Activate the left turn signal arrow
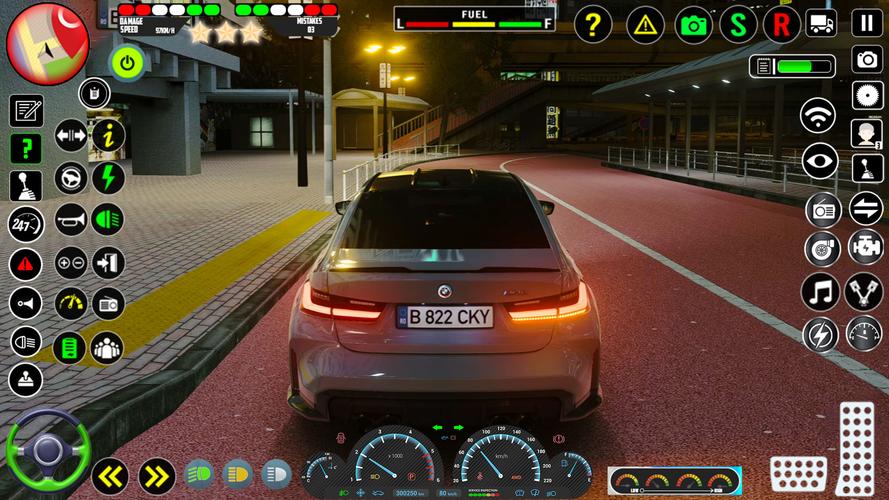The image size is (889, 500). tap(110, 475)
